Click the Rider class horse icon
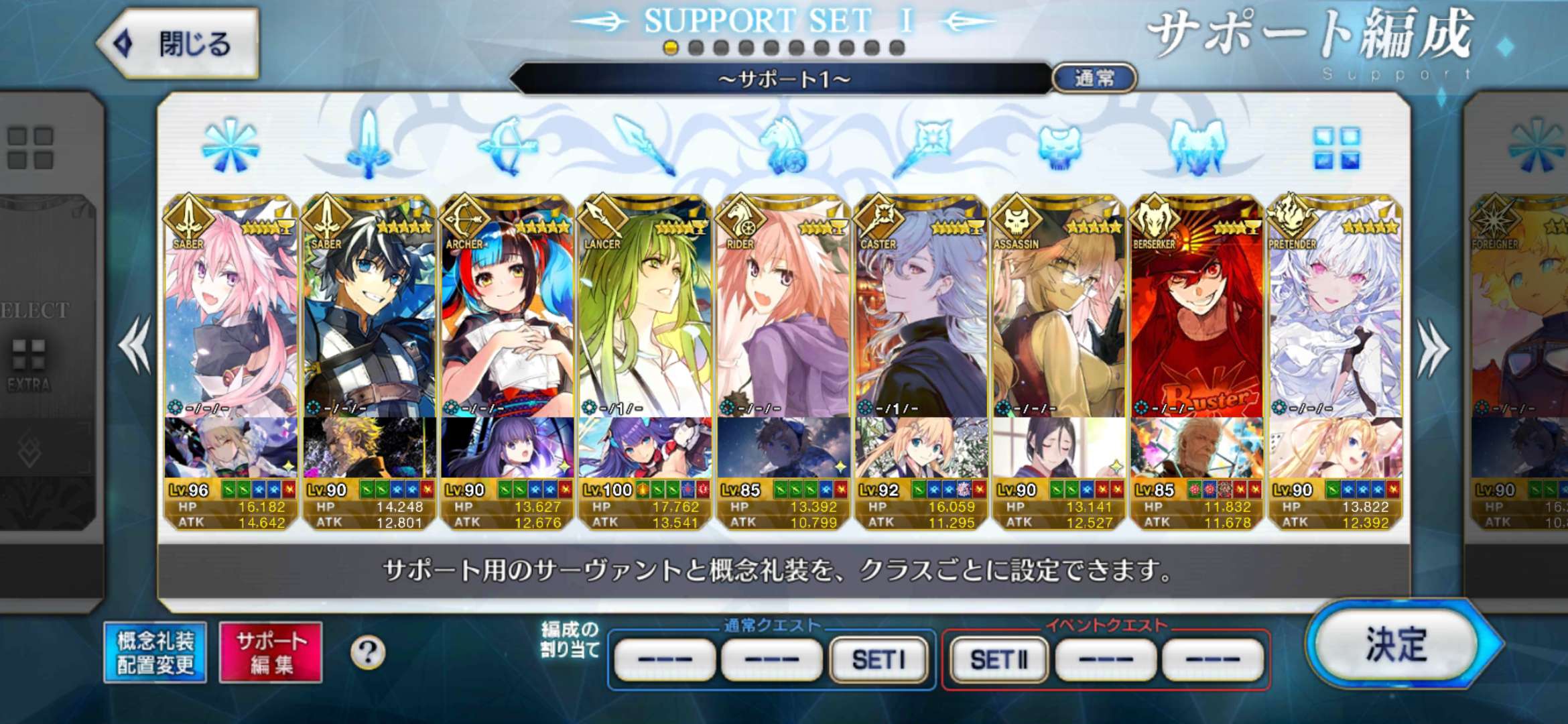The height and width of the screenshot is (724, 1568). coord(783,145)
